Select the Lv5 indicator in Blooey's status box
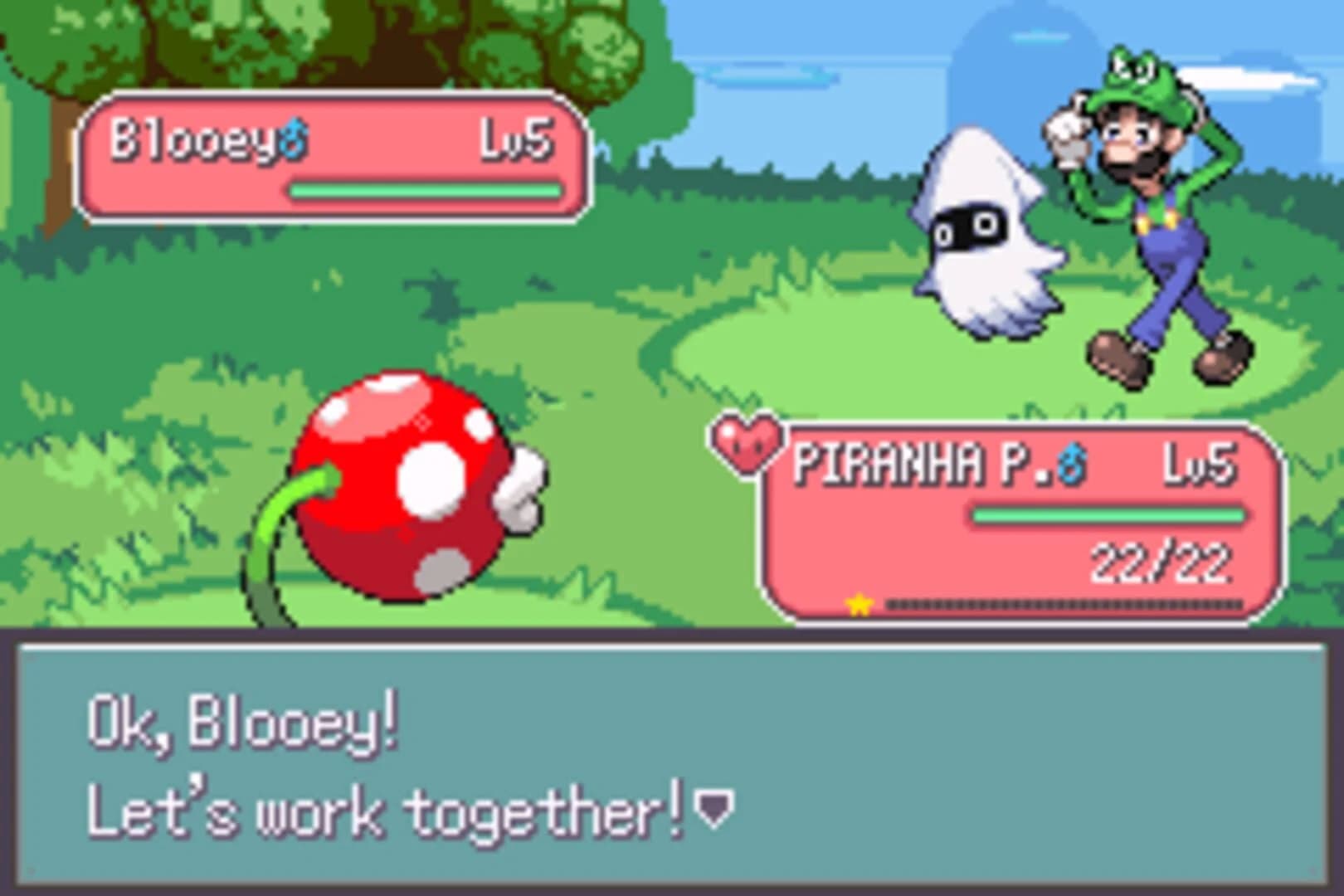The image size is (1344, 896). tap(516, 141)
